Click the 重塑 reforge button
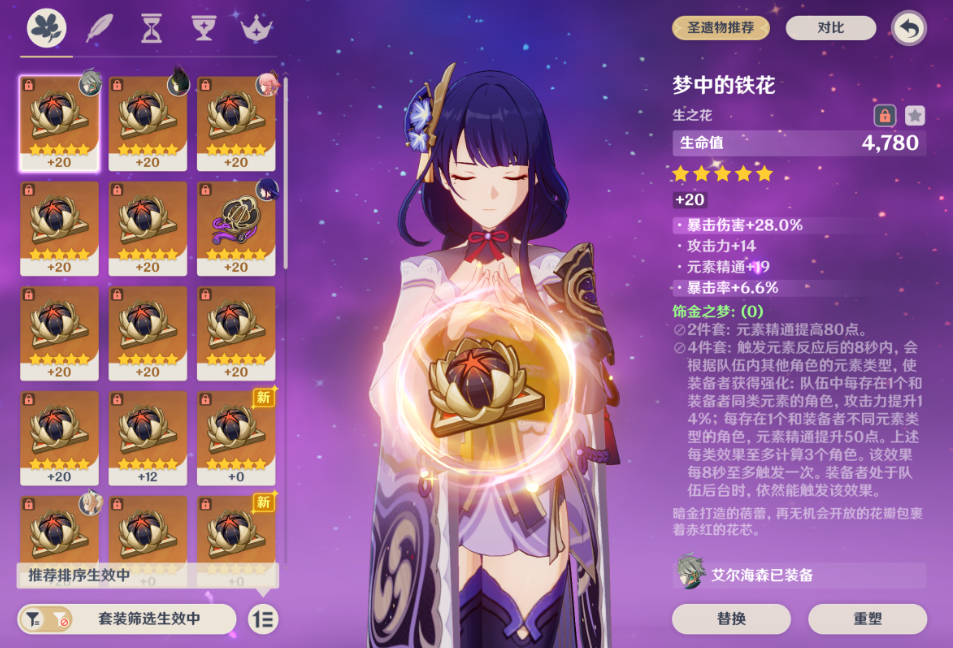The width and height of the screenshot is (953, 648). tap(867, 619)
